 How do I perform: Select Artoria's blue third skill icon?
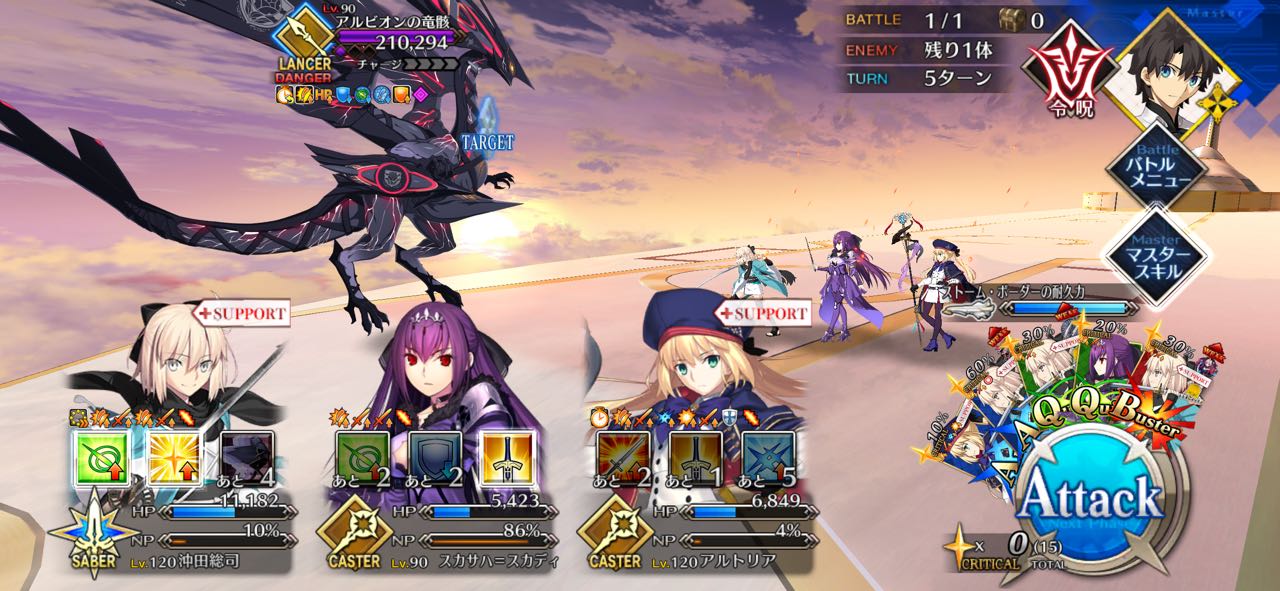[x=768, y=458]
